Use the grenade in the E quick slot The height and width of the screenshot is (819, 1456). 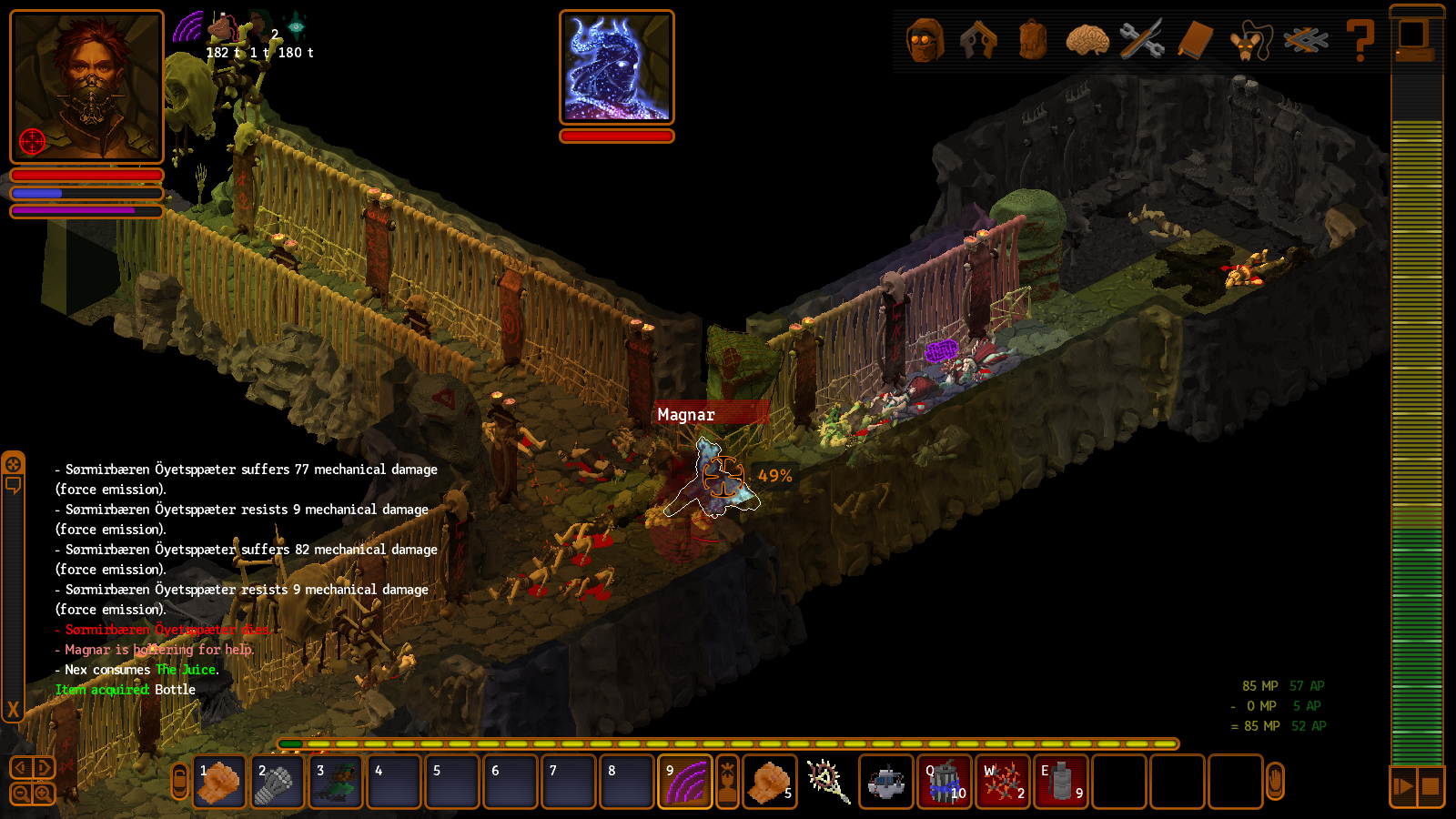(x=1061, y=782)
